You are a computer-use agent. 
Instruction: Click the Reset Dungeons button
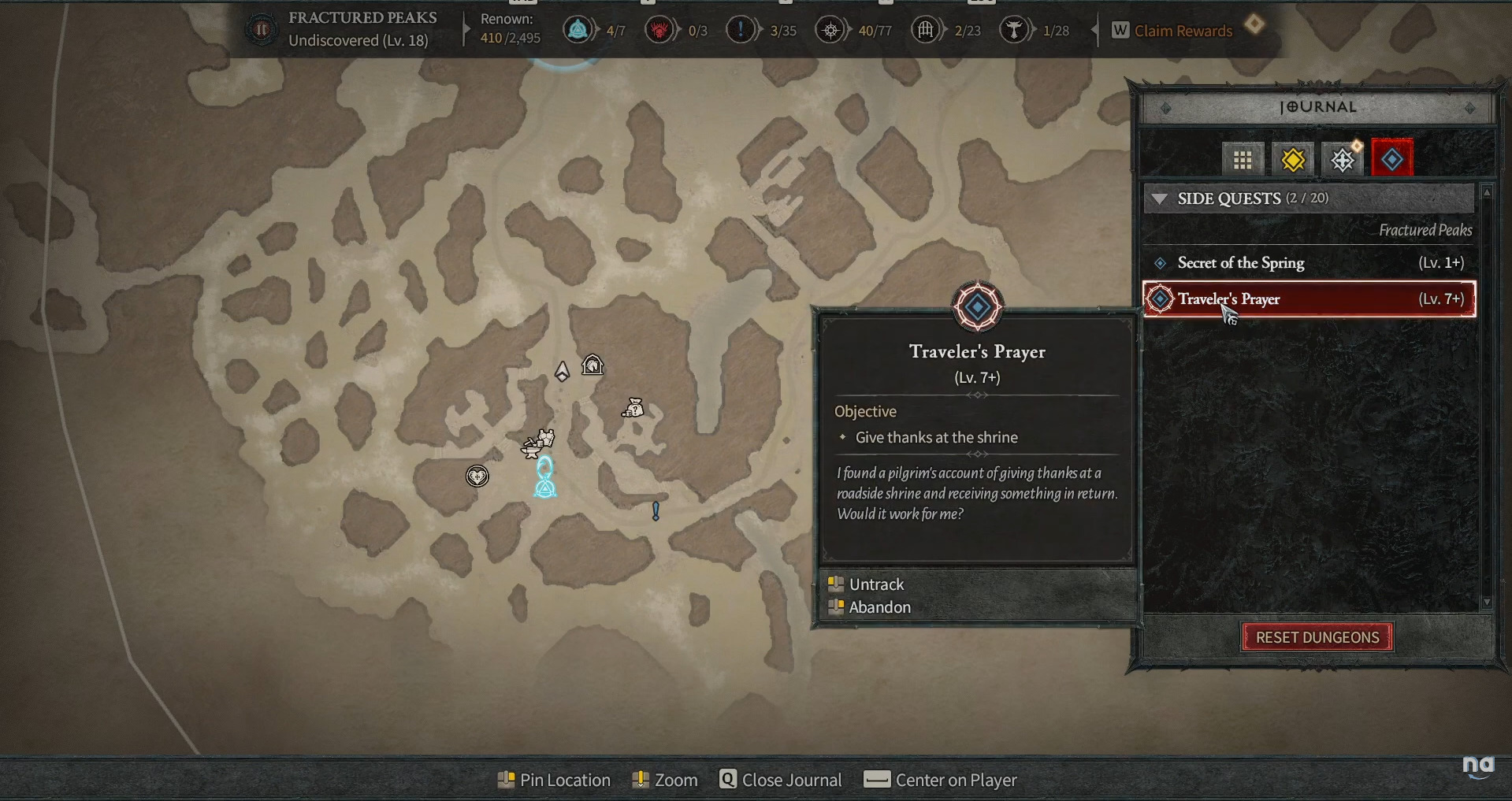(1317, 637)
